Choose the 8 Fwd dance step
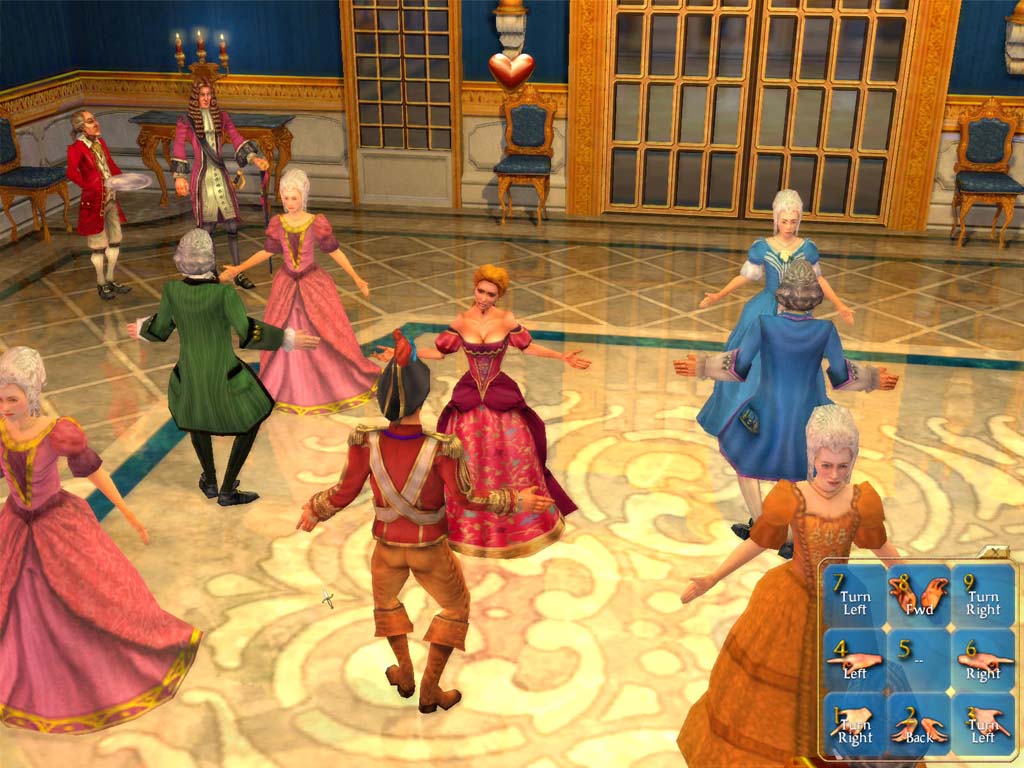1024x768 pixels. click(919, 596)
